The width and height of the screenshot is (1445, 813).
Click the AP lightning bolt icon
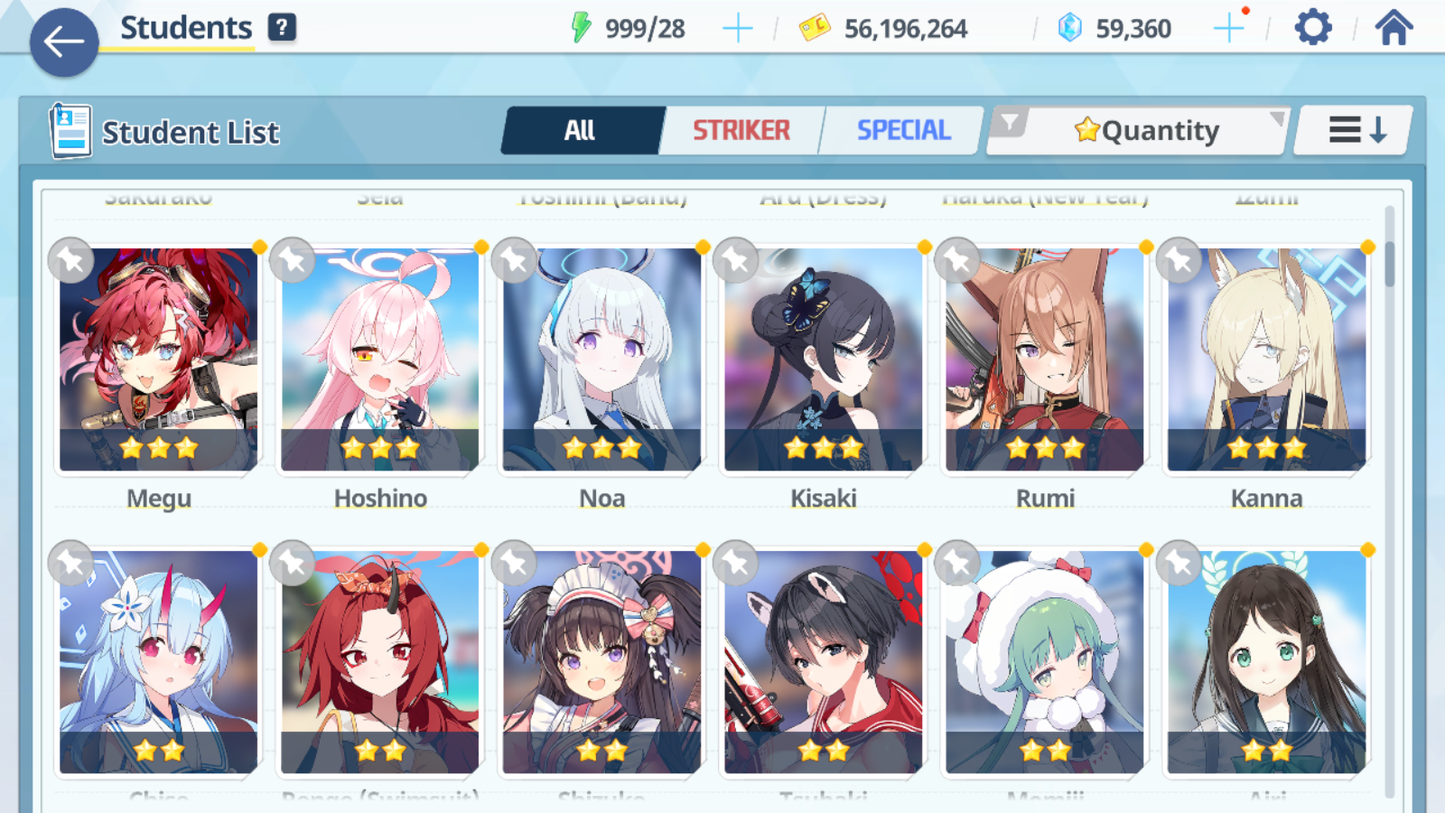tap(582, 27)
